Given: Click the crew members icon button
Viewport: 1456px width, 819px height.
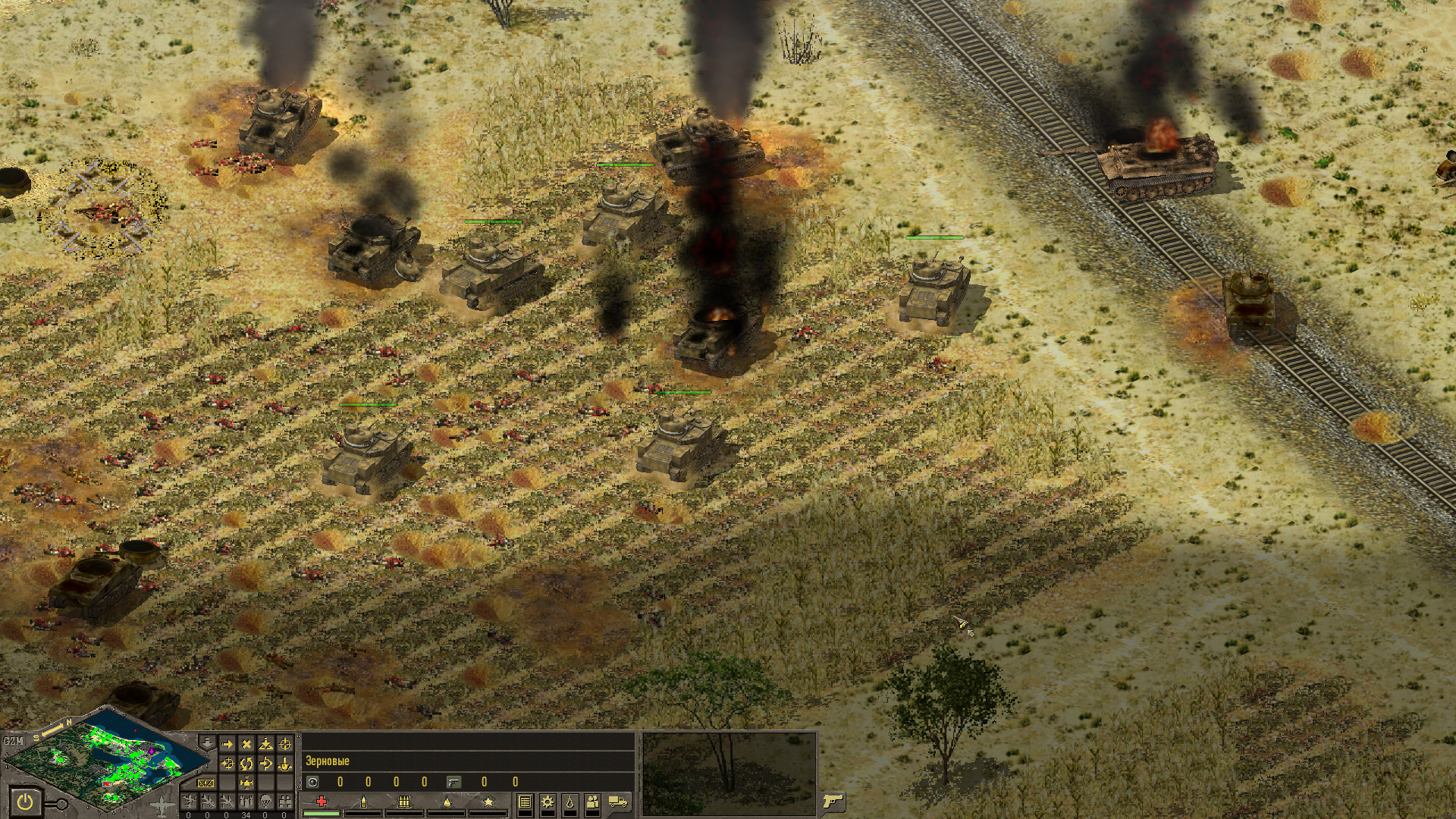Looking at the screenshot, I should click(x=592, y=802).
